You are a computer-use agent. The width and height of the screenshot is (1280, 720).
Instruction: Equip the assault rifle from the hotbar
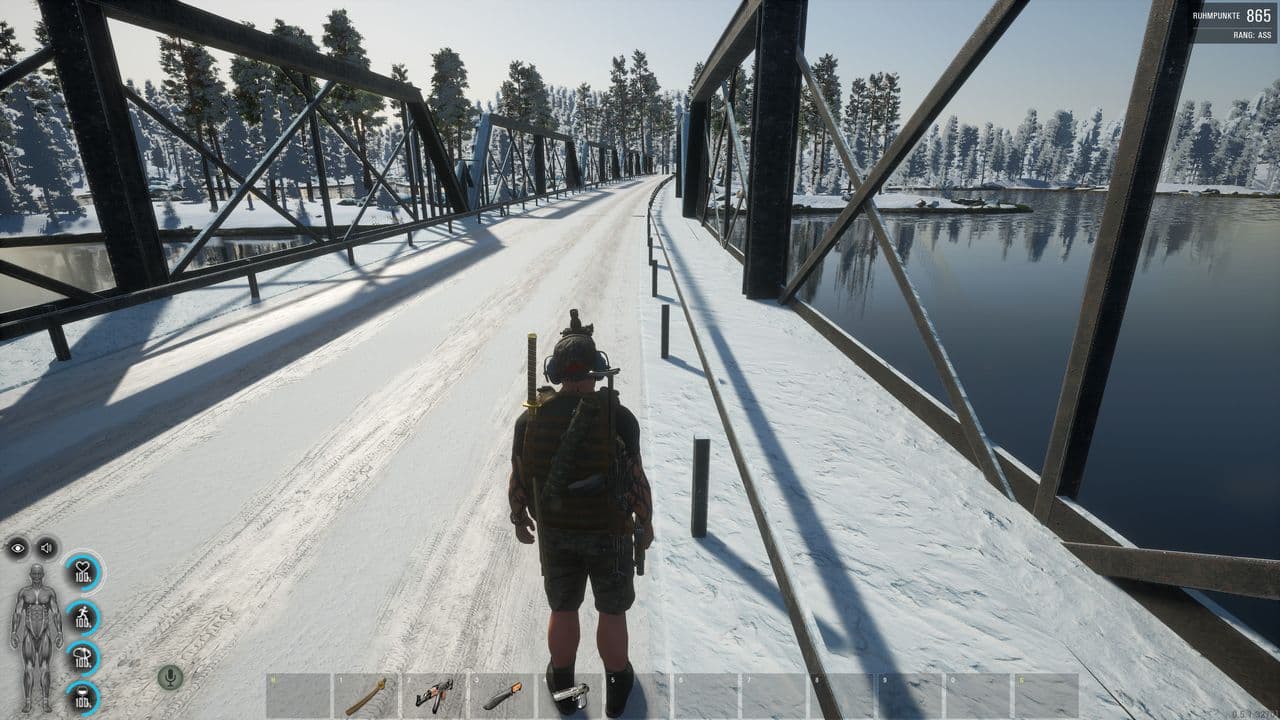coord(434,695)
